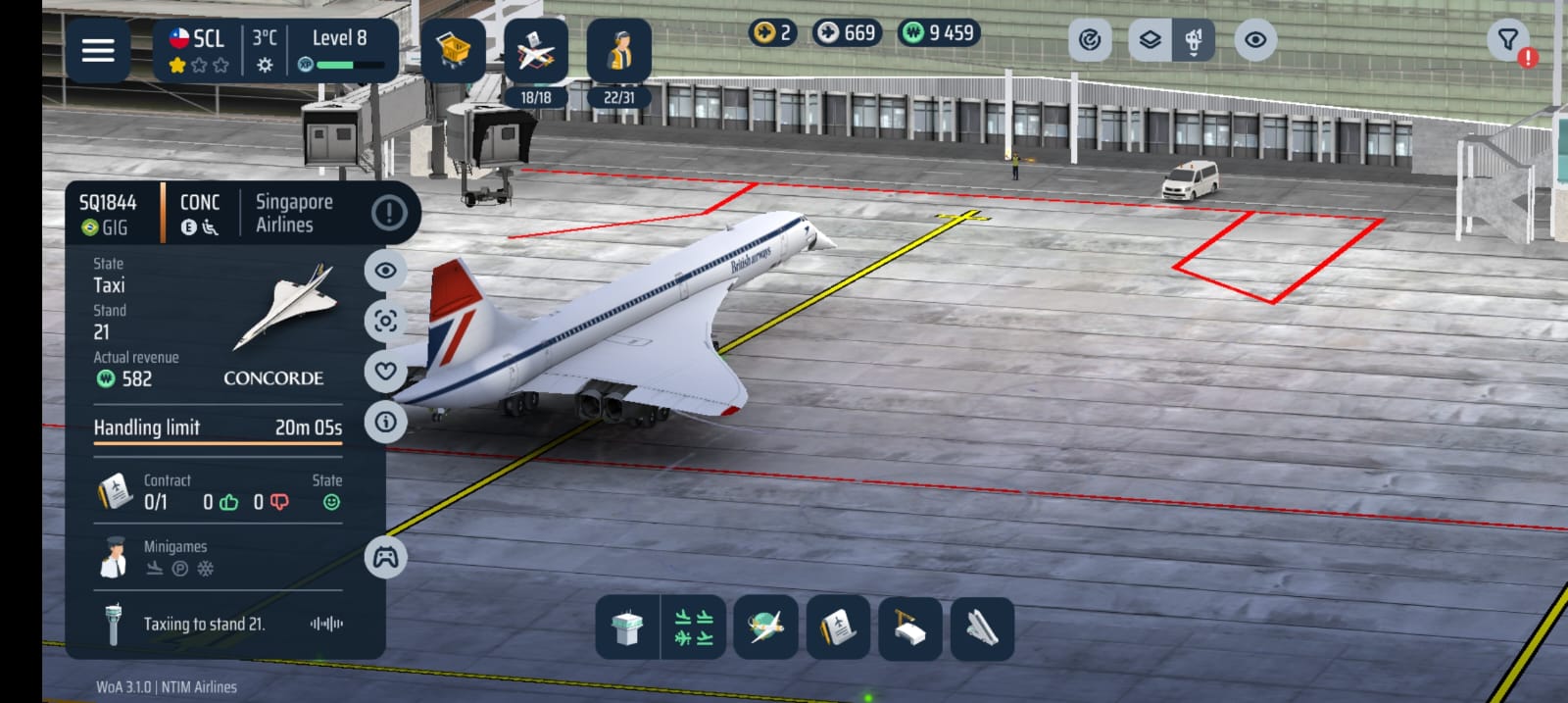Open the arrivals and departures list
The image size is (1568, 703).
(x=694, y=628)
